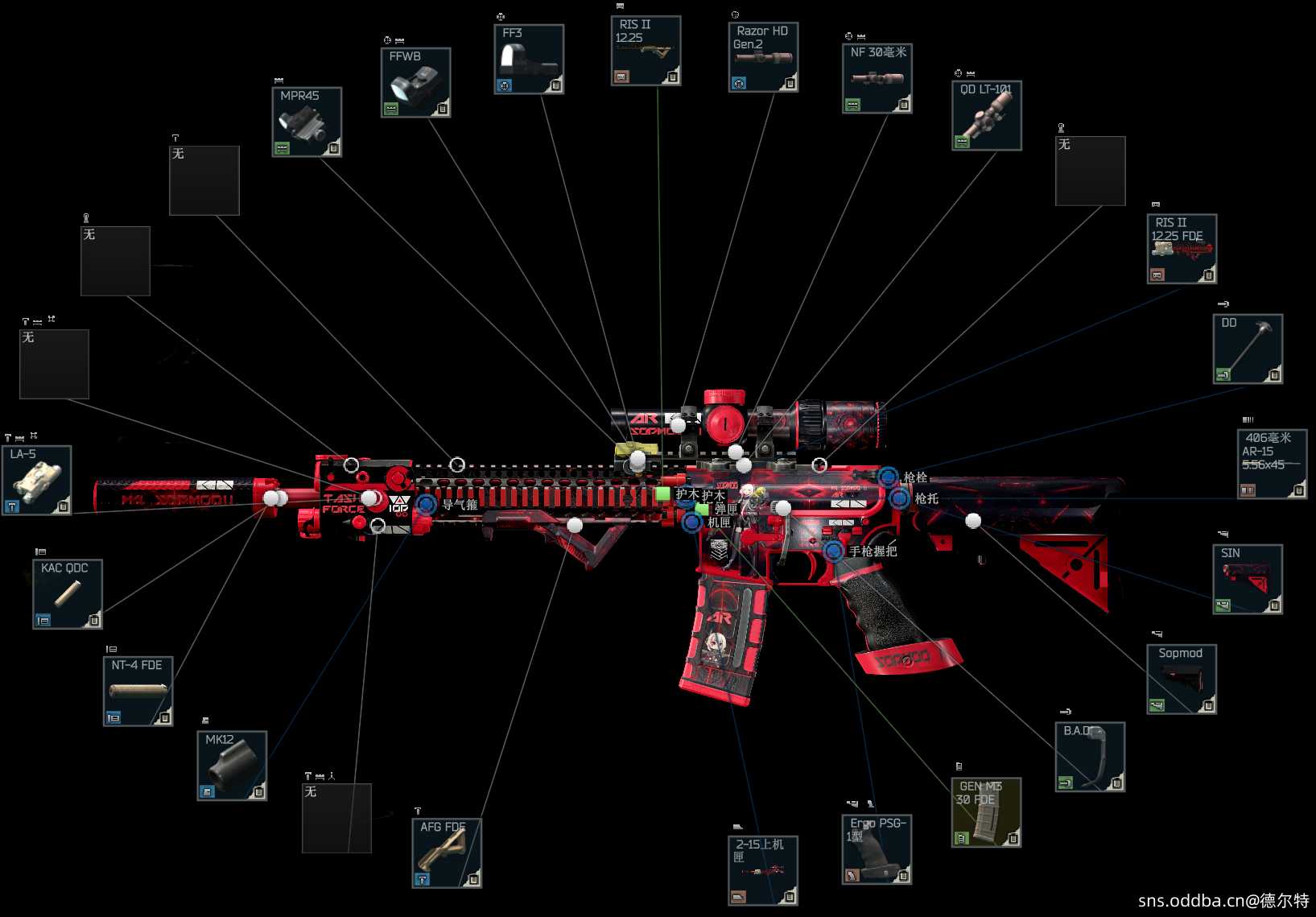Select the Razor HD Gen.2 scope slot
This screenshot has width=1316, height=917.
[763, 57]
